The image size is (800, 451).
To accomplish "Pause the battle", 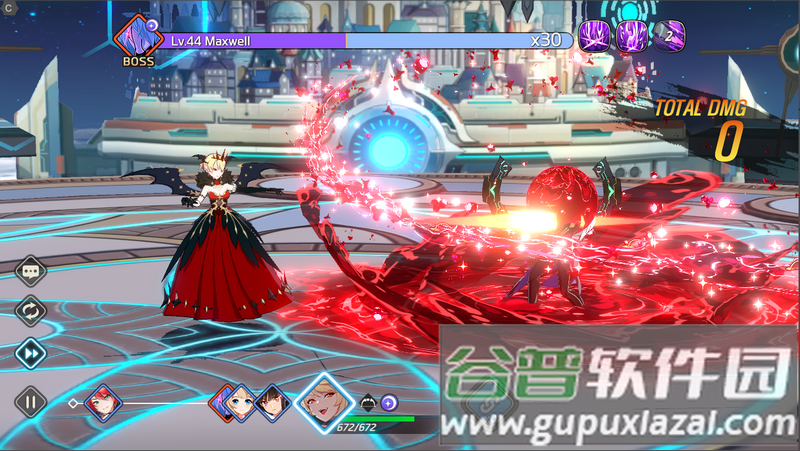I will coord(31,403).
